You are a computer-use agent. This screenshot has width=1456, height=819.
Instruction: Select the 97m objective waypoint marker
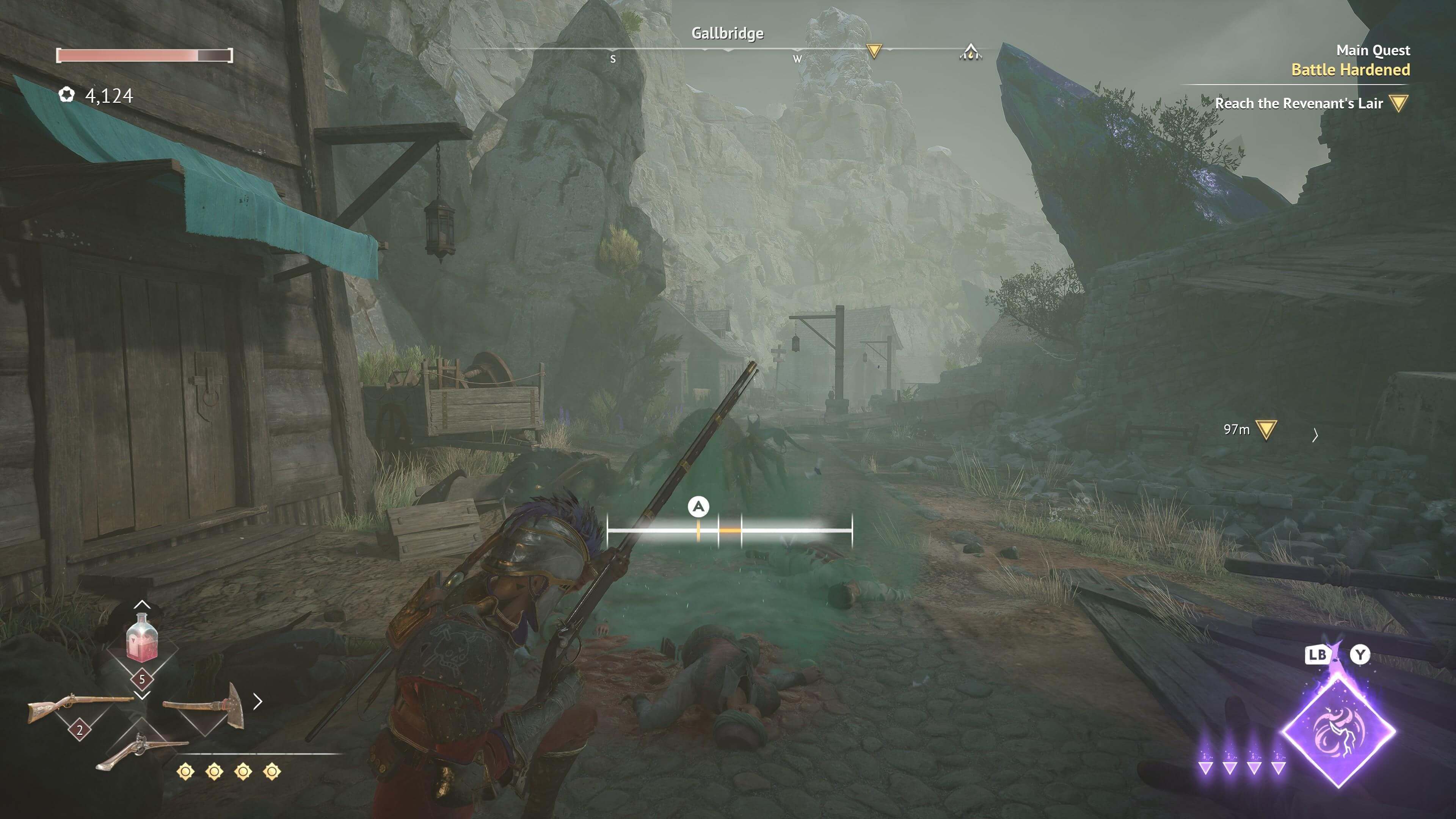1266,430
